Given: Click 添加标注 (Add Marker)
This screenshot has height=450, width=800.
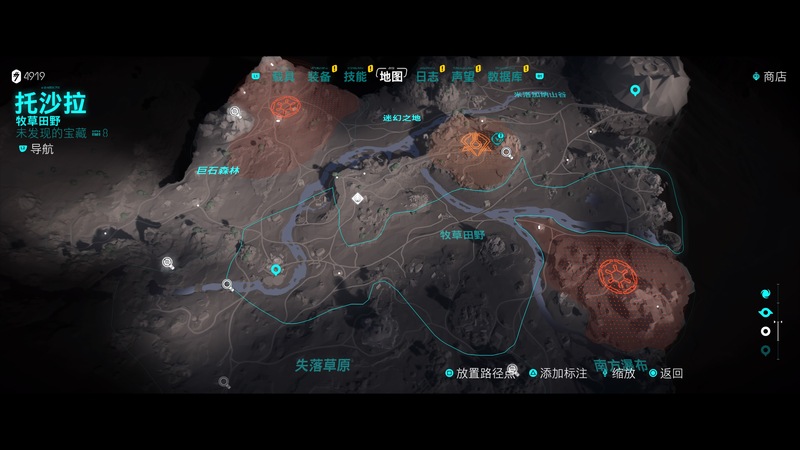Looking at the screenshot, I should click(x=567, y=373).
